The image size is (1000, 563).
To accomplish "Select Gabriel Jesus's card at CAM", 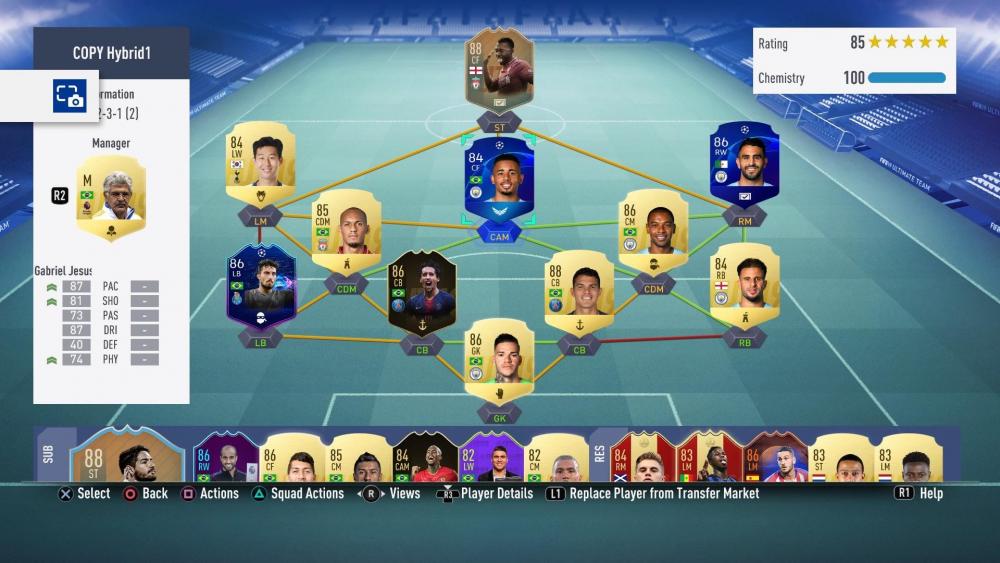I will [x=499, y=180].
